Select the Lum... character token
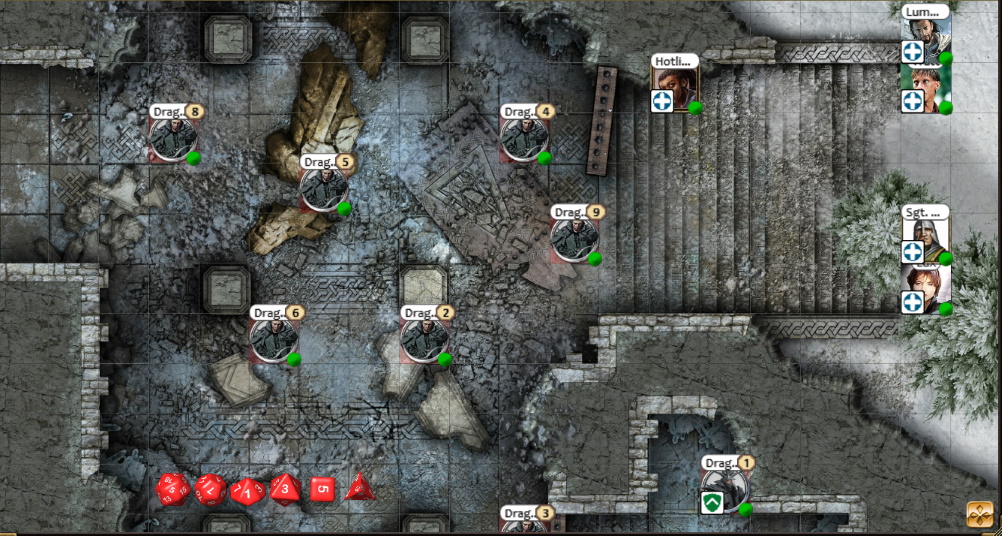Viewport: 1002px width, 536px height. (x=925, y=40)
